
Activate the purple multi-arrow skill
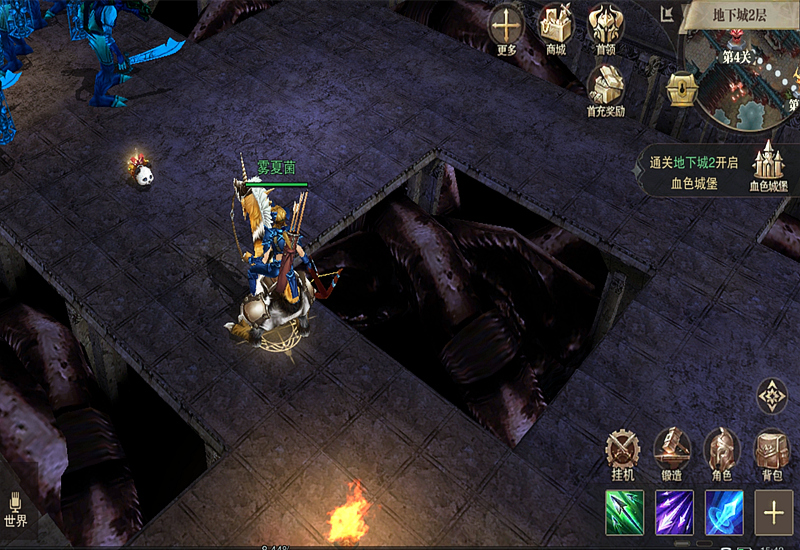pyautogui.click(x=674, y=513)
